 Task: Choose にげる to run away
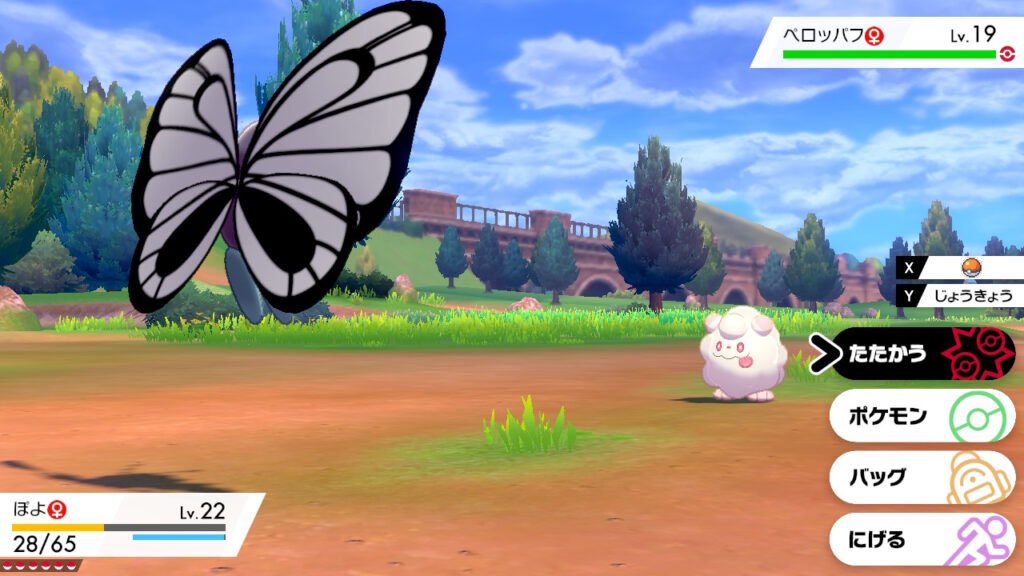click(x=920, y=540)
